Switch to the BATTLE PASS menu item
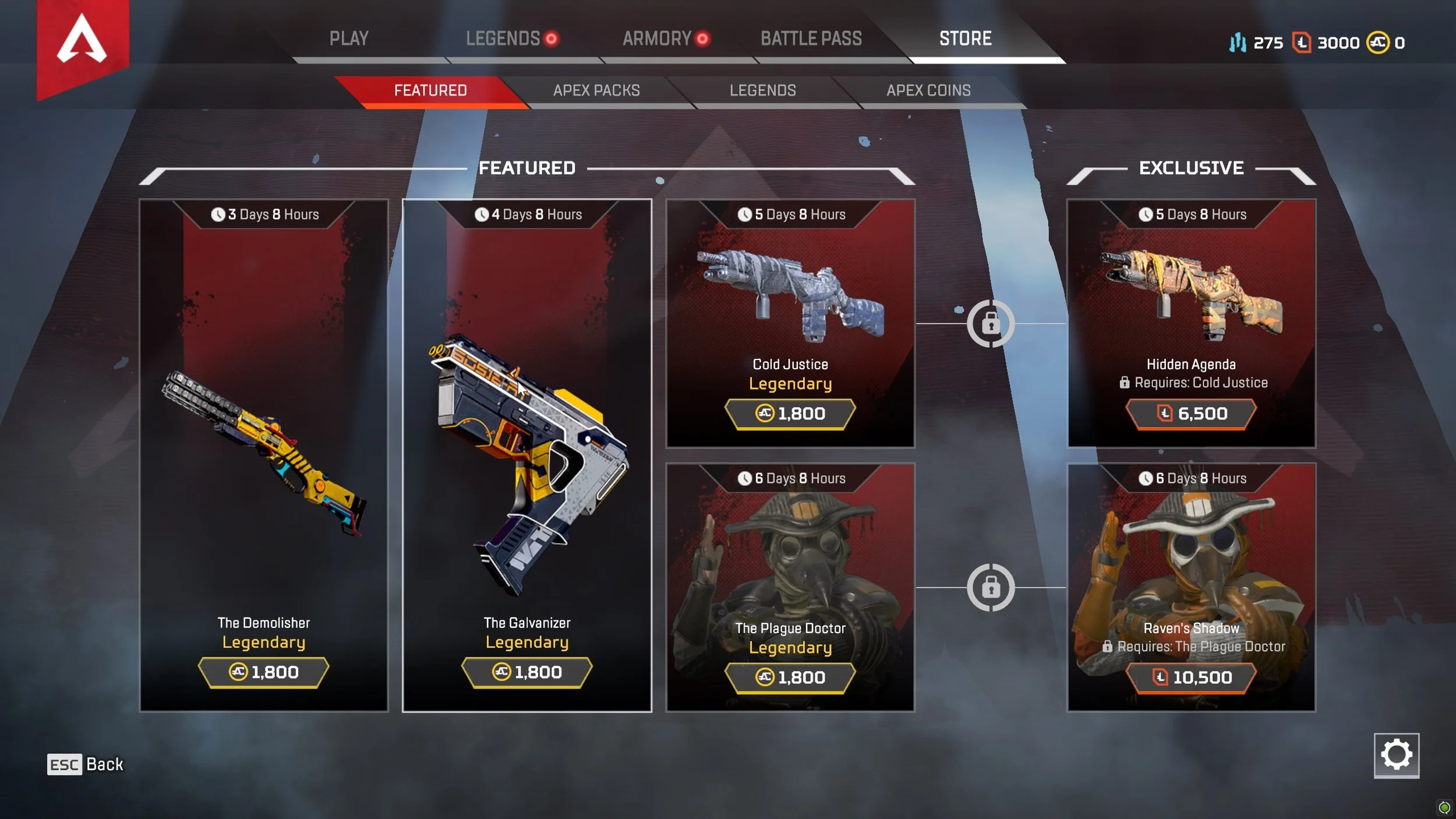 click(811, 38)
